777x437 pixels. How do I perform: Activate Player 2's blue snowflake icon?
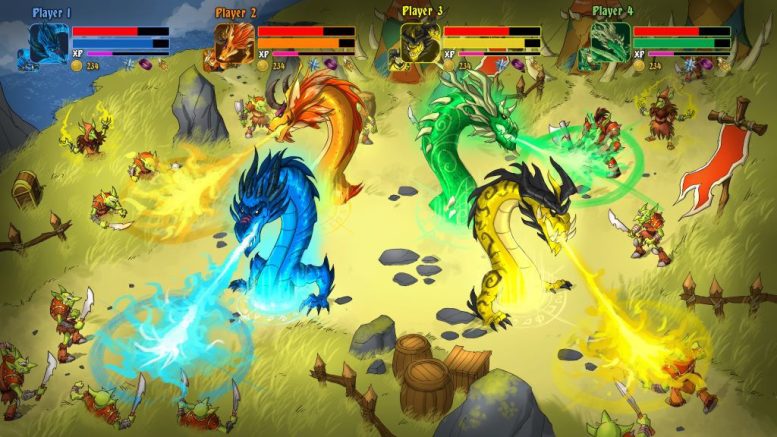point(314,65)
